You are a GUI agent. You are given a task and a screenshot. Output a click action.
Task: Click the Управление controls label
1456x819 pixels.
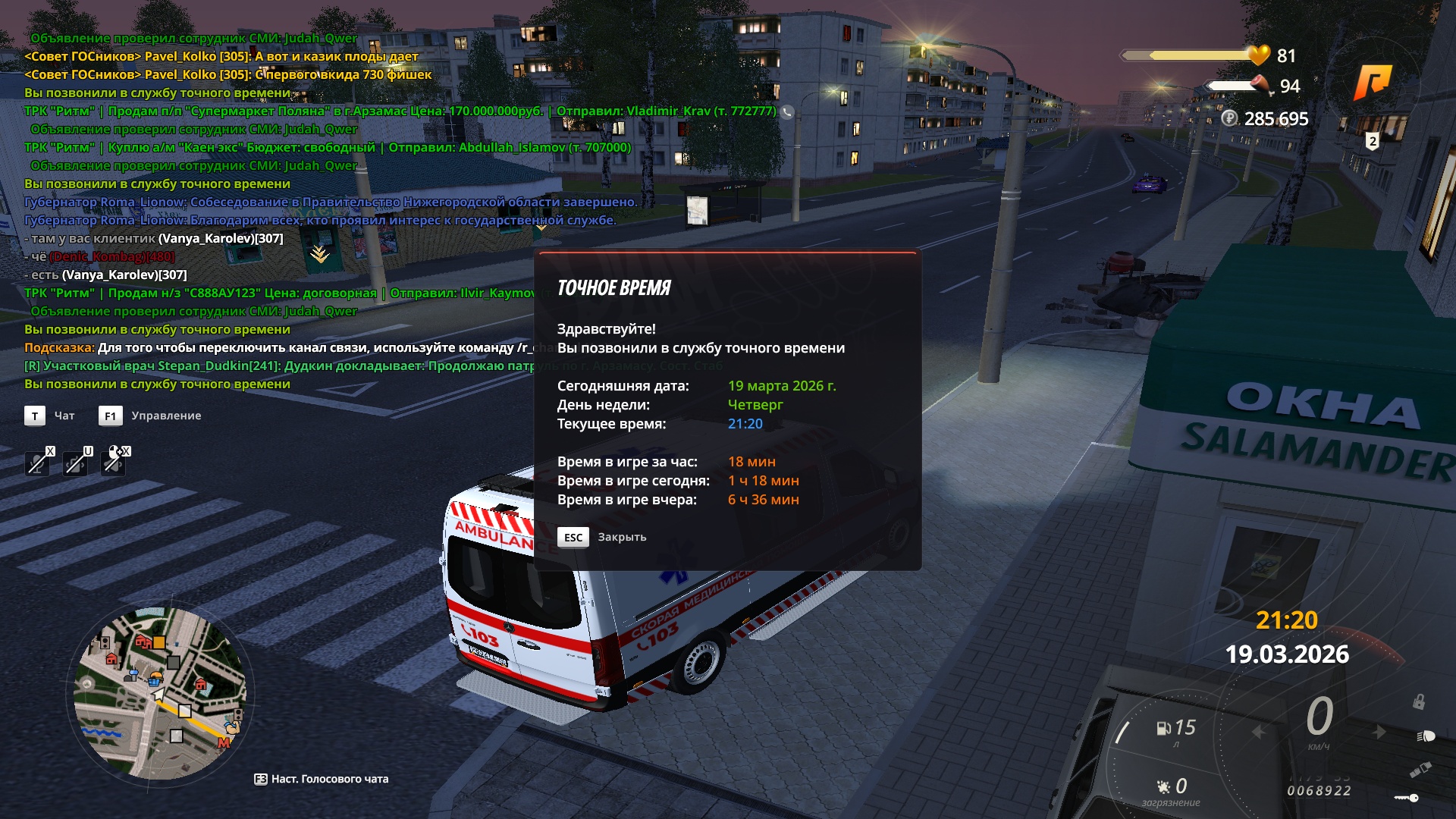click(165, 416)
